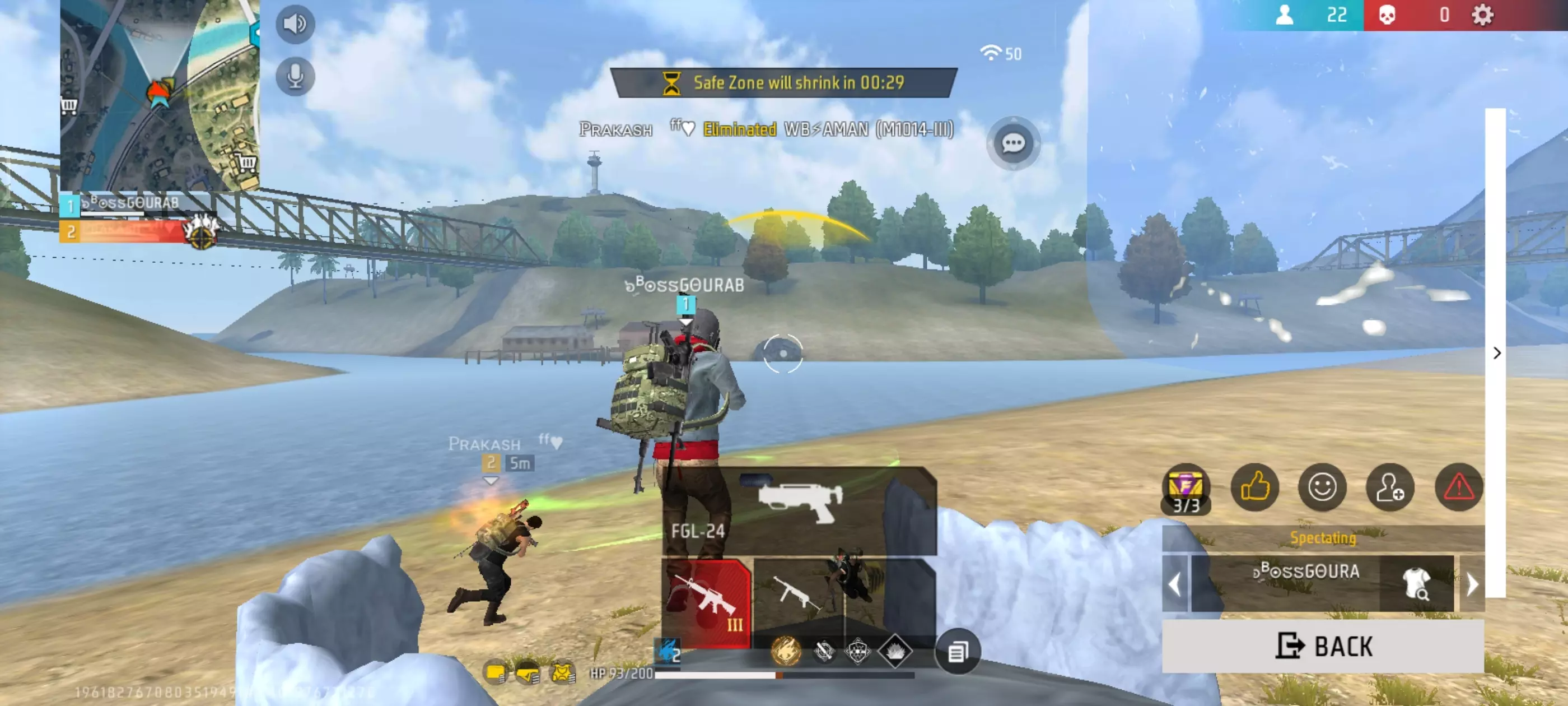Open the chat bubble button

point(1013,144)
